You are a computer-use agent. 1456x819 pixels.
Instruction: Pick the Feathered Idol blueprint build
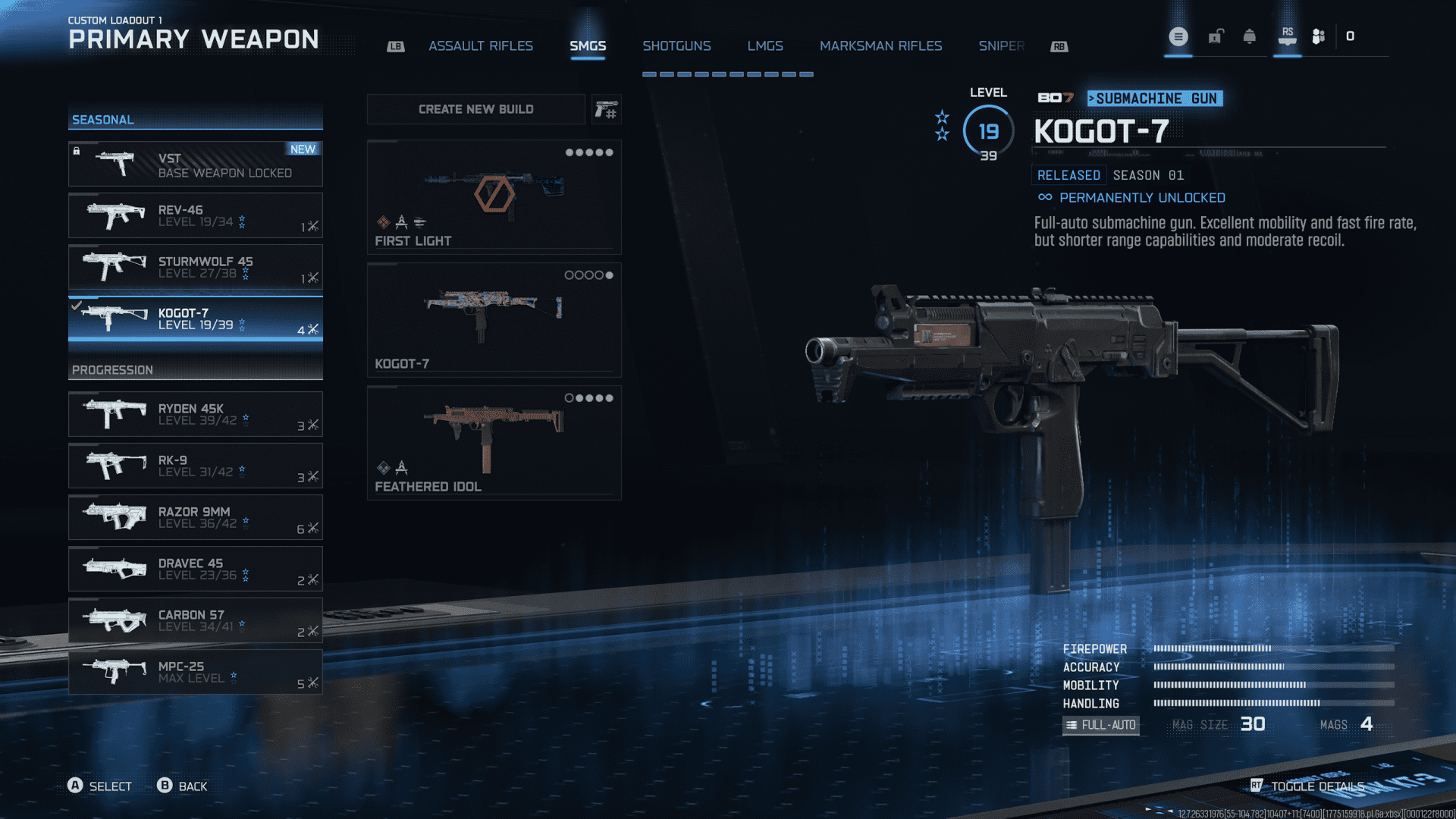pos(494,442)
